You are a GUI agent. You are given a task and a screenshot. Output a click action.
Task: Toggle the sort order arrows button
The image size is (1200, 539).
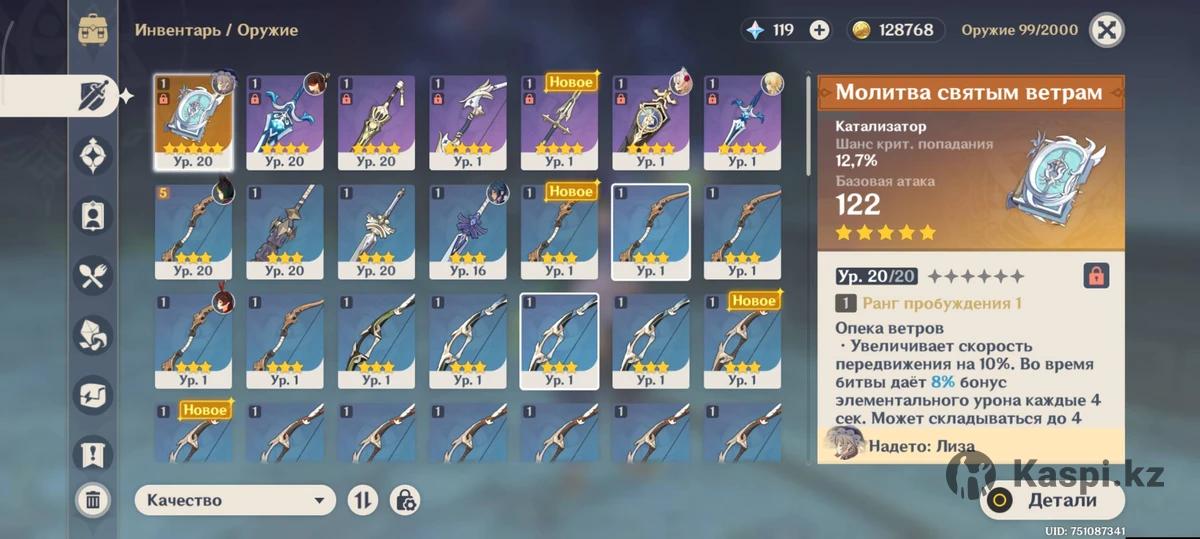[x=362, y=500]
